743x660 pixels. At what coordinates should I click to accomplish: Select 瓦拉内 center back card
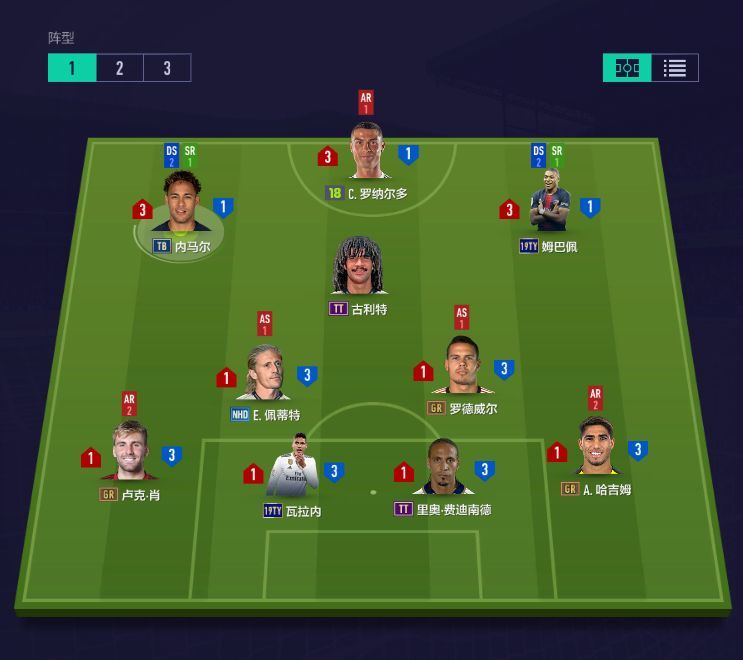coord(294,468)
